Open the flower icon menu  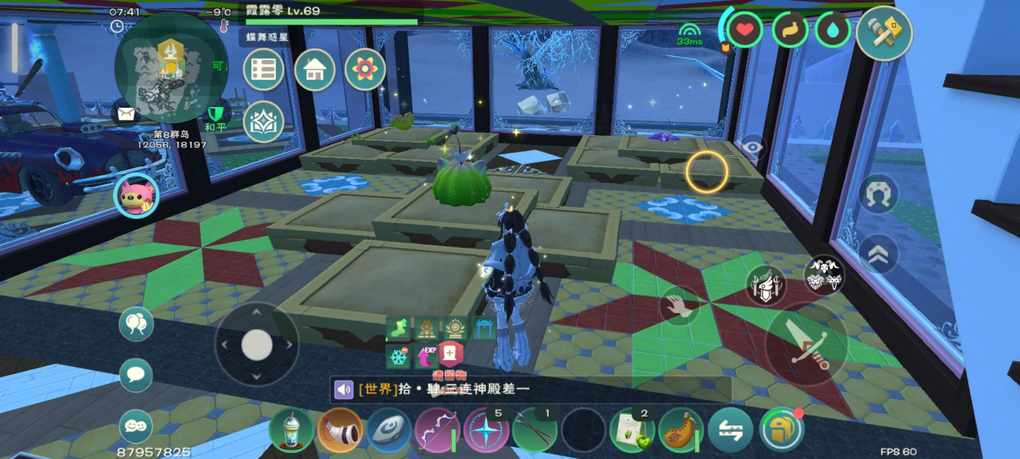point(365,69)
